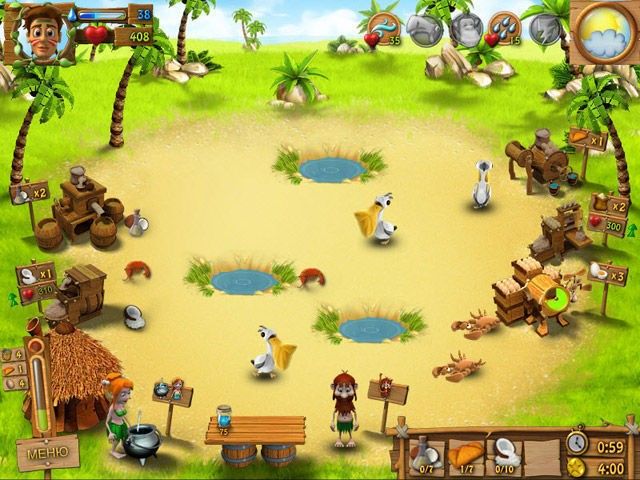The image size is (640, 480).
Task: Select the greyed-out lightning power-up icon
Action: pos(545,26)
